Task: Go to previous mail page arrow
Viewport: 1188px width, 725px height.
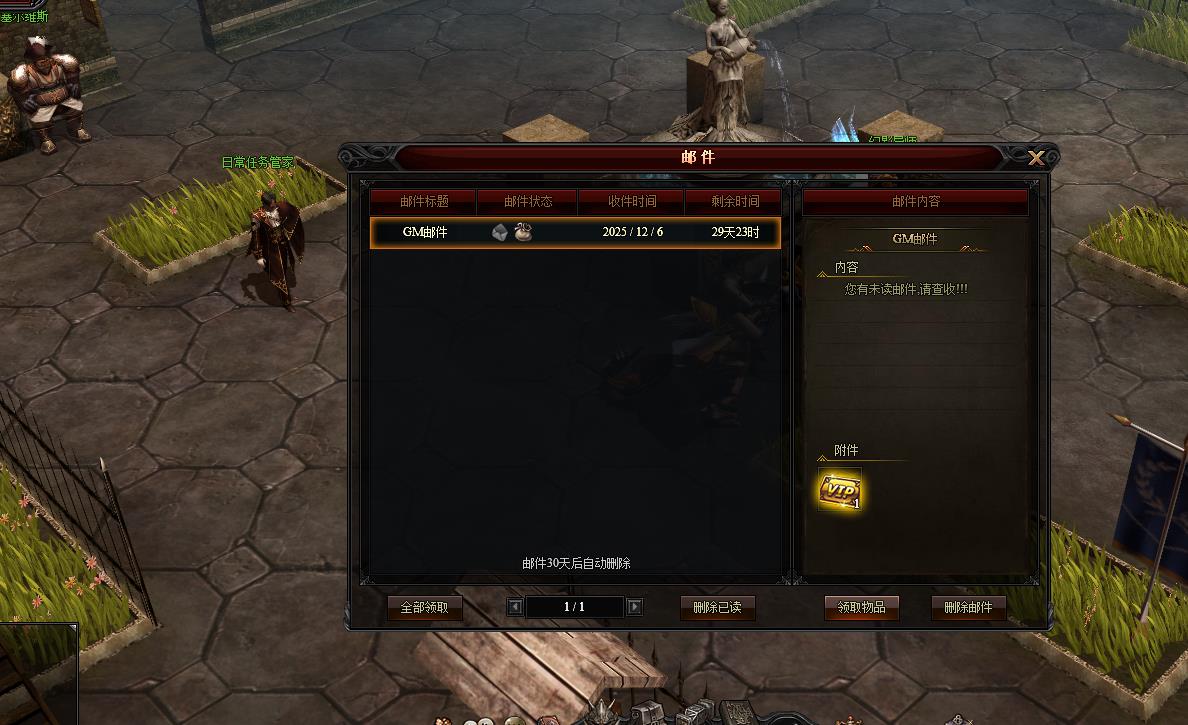Action: pyautogui.click(x=515, y=607)
